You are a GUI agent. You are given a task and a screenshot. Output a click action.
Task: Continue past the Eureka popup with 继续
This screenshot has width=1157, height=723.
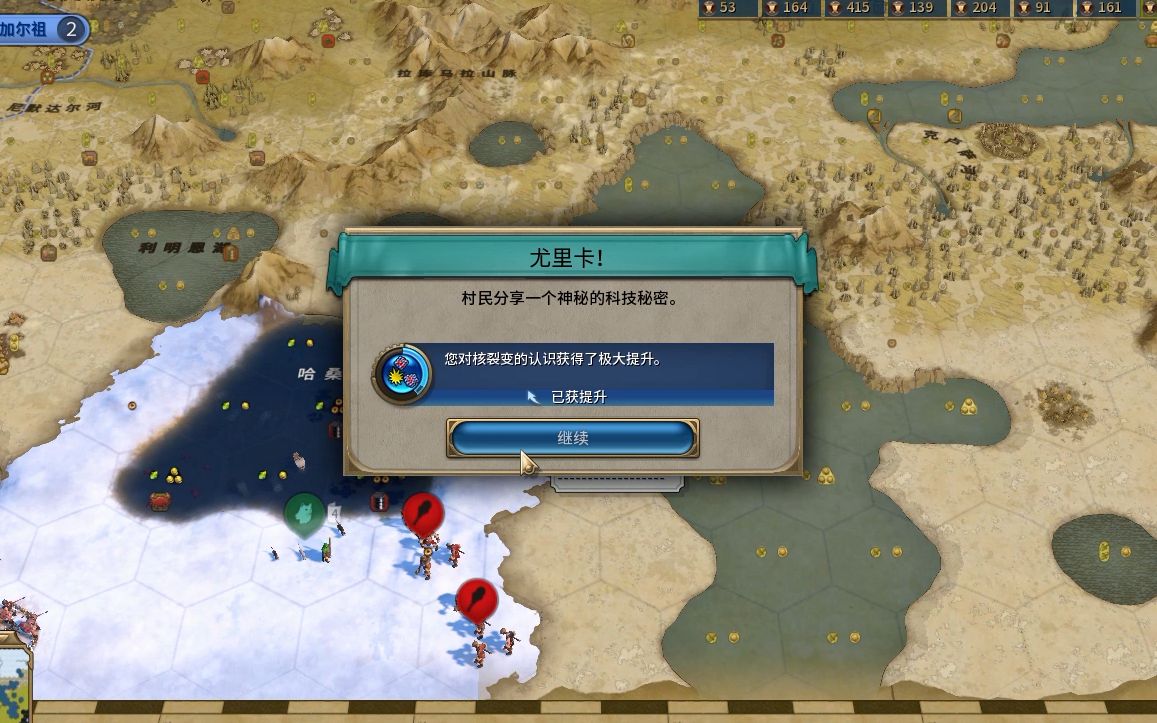click(572, 438)
